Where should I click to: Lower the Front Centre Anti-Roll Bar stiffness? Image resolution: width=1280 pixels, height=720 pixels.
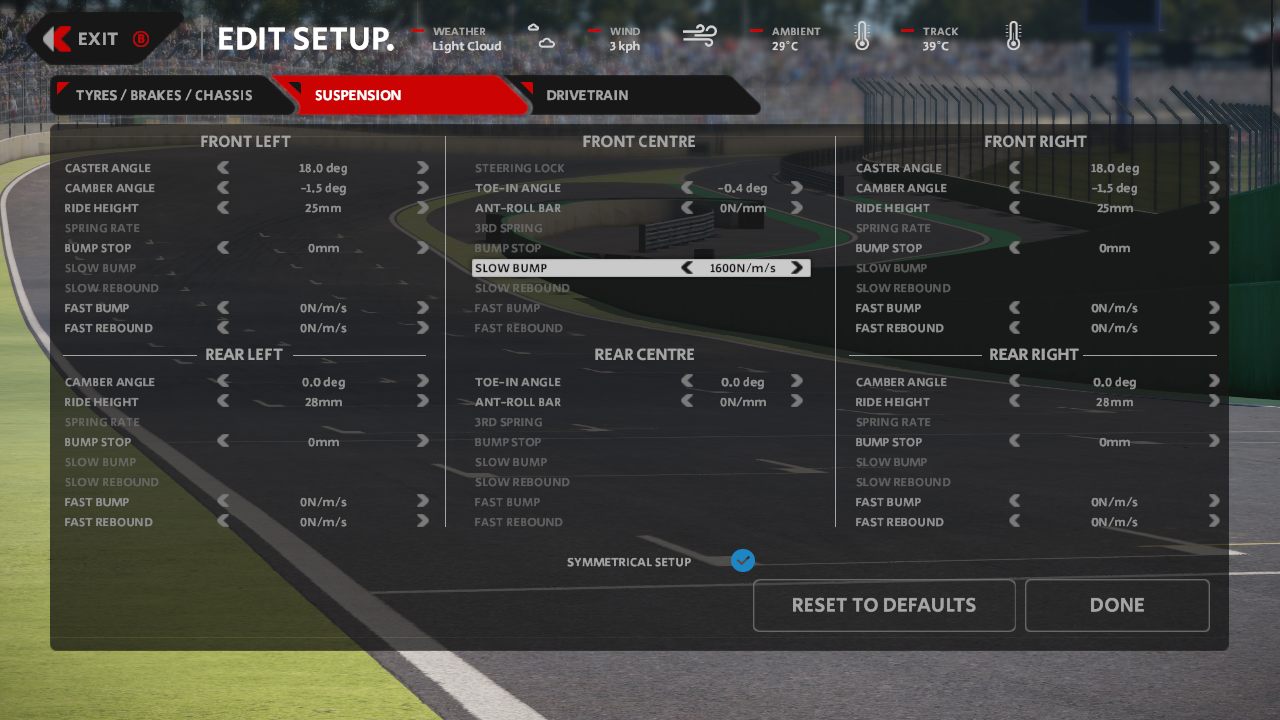coord(687,208)
